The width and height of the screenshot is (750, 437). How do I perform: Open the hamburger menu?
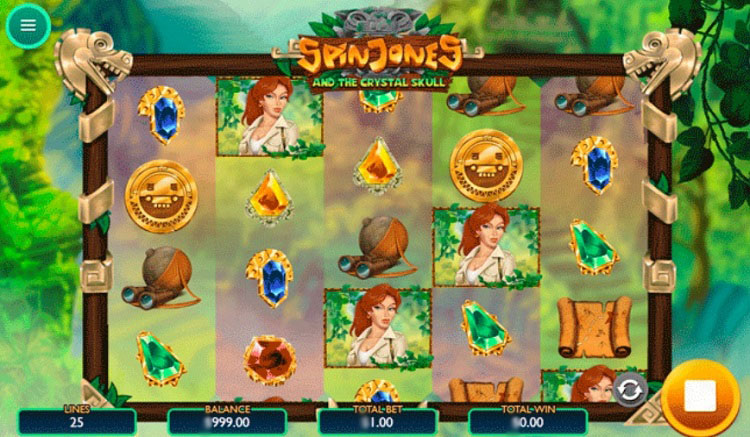pos(28,27)
